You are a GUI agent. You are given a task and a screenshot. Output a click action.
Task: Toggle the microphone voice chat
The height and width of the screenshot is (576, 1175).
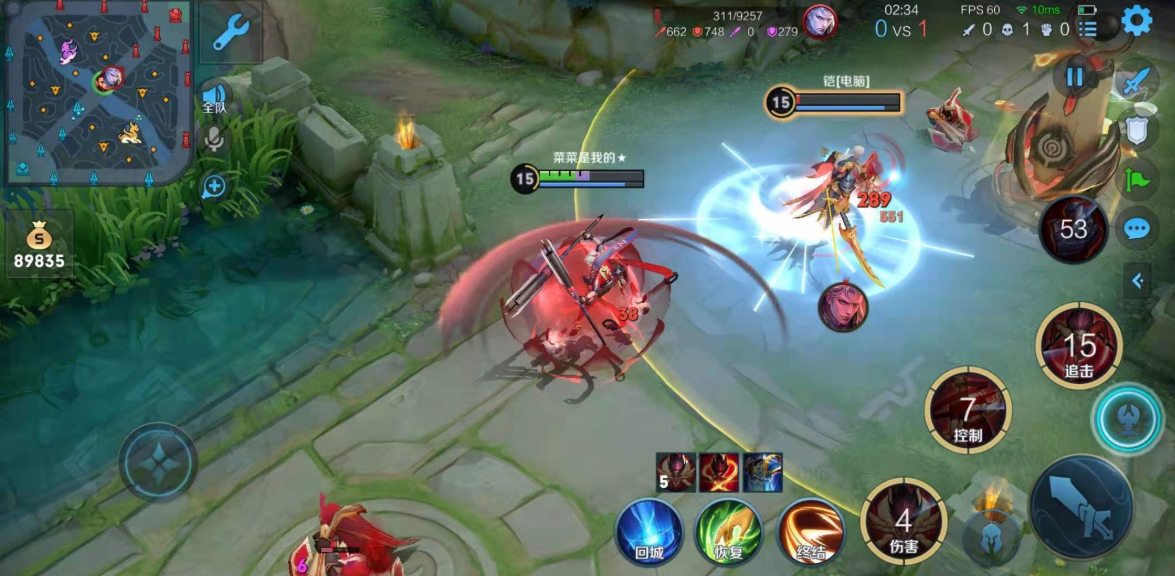pos(214,140)
